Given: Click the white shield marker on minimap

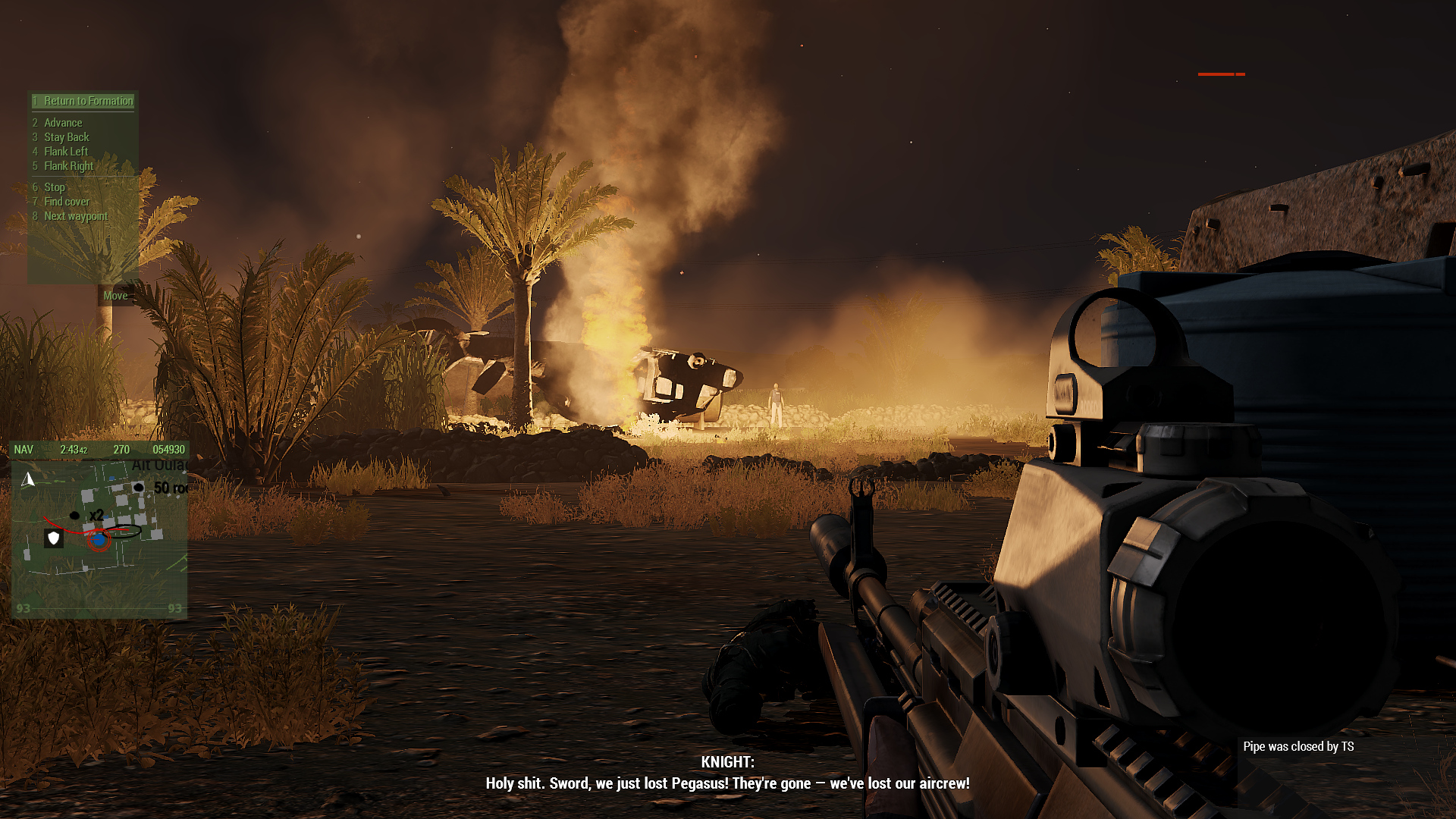Looking at the screenshot, I should pyautogui.click(x=53, y=538).
